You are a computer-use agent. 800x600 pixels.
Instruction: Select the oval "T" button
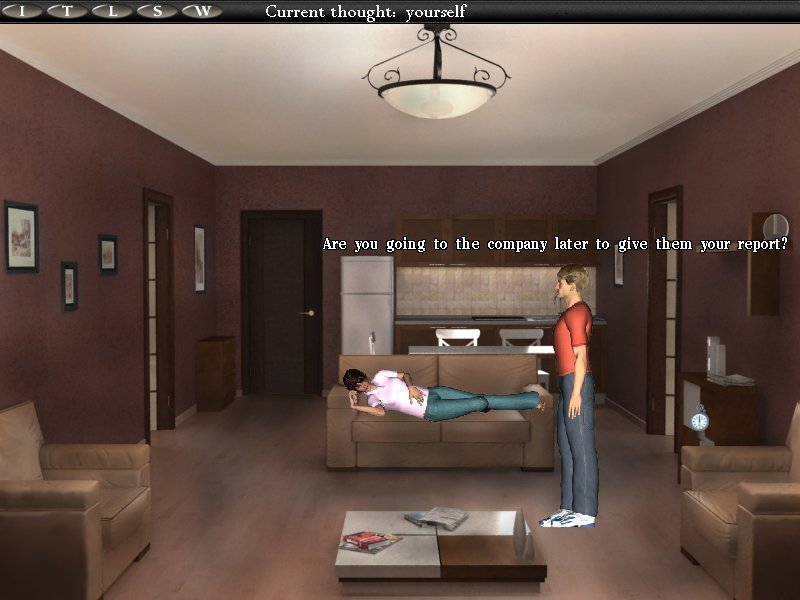(x=68, y=11)
